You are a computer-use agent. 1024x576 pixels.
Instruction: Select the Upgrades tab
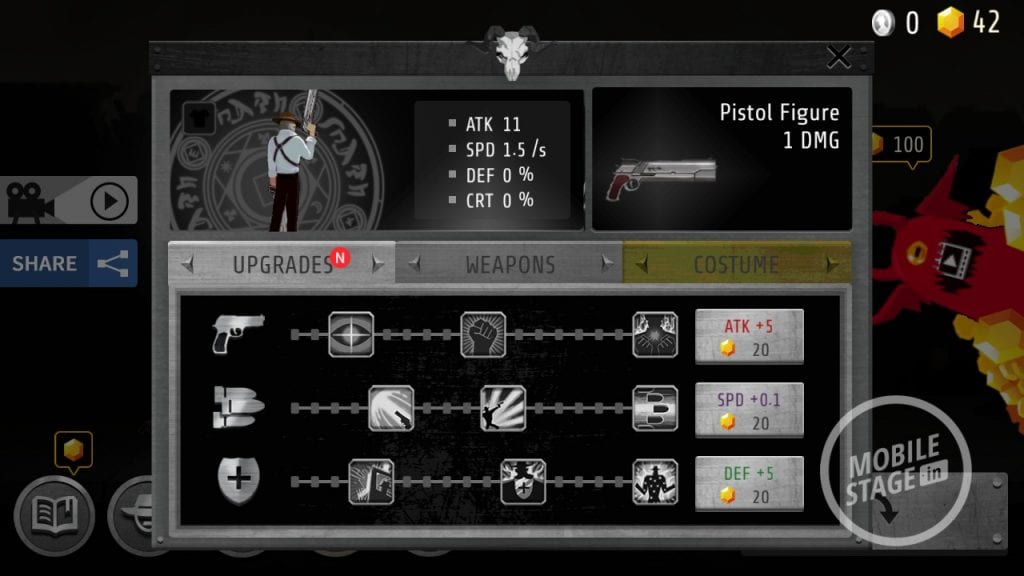click(281, 265)
